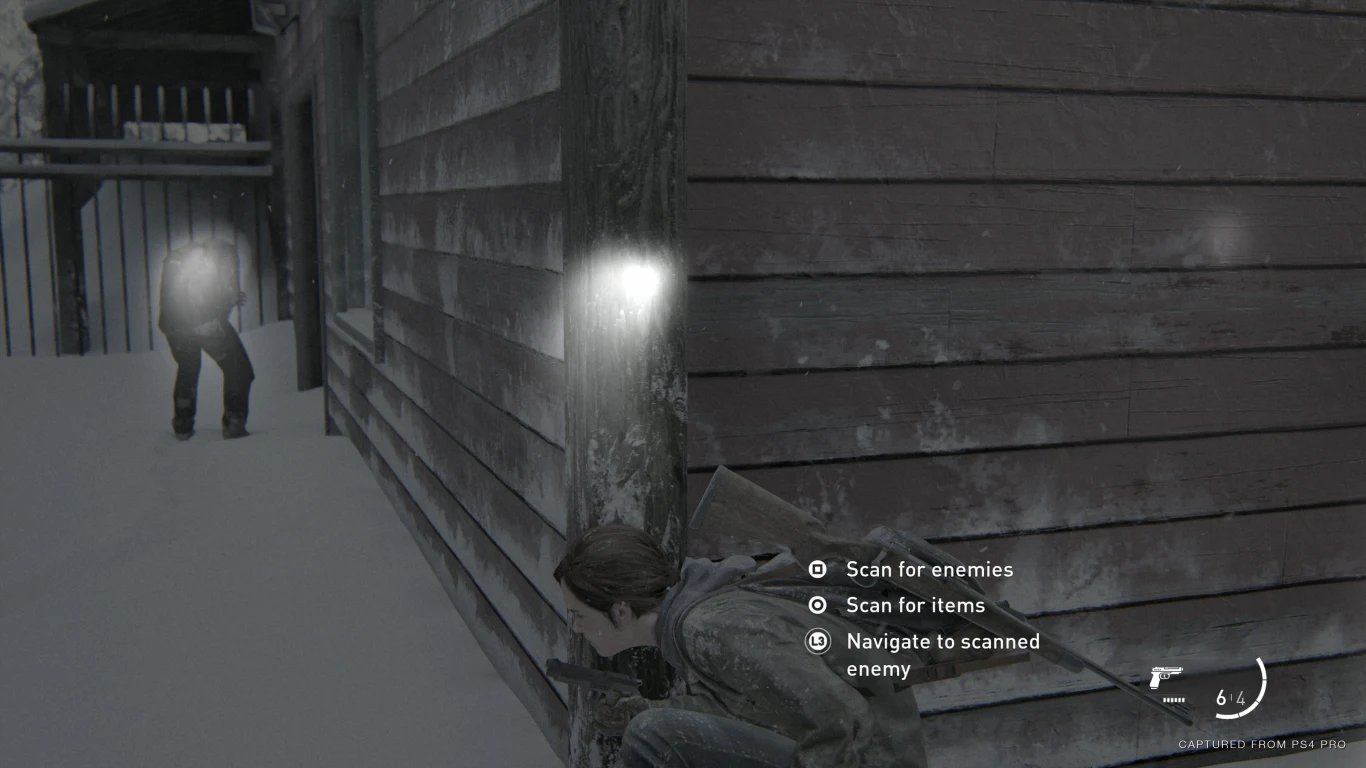The image size is (1366, 768).
Task: Click the Navigate to scanned enemy text
Action: 943,641
